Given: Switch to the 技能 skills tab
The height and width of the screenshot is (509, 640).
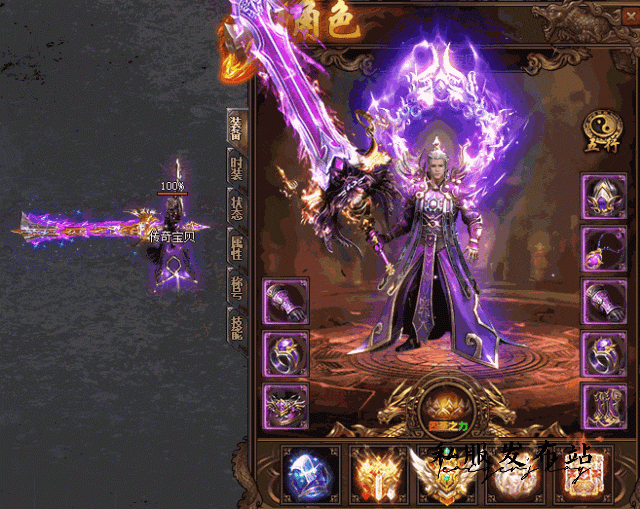Looking at the screenshot, I should 237,326.
